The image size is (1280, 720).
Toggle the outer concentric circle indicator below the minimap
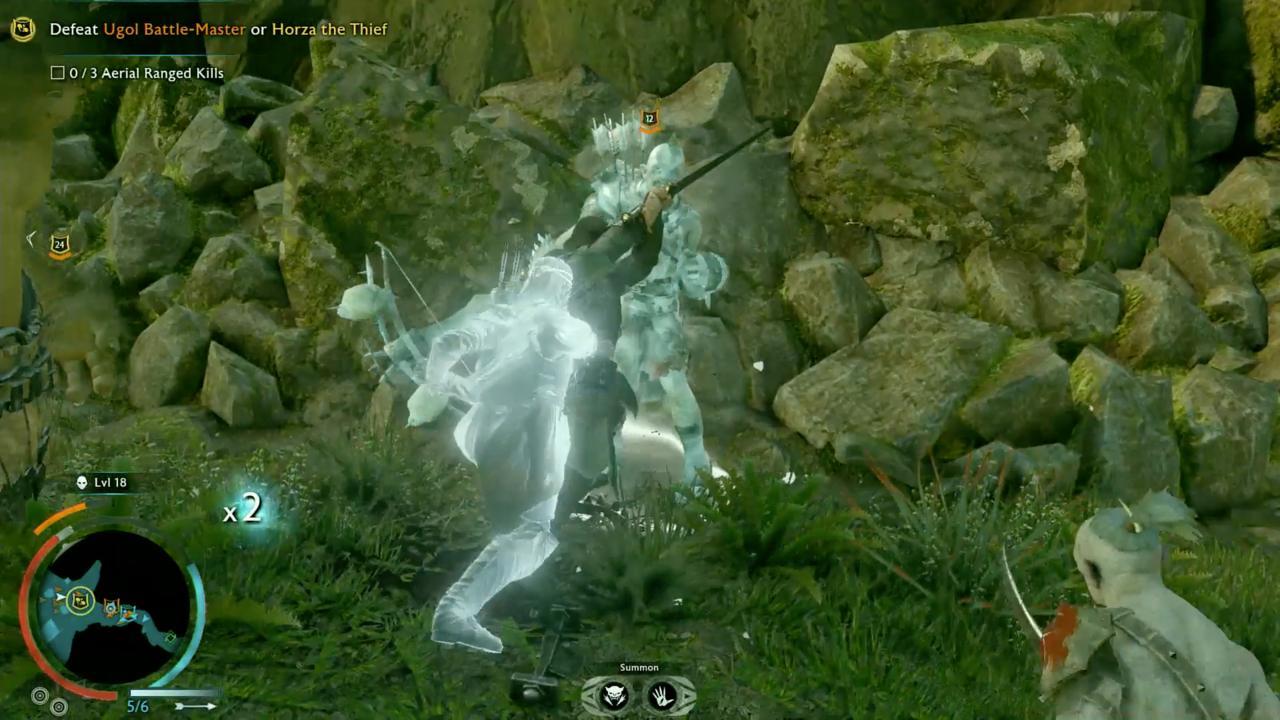coord(40,694)
